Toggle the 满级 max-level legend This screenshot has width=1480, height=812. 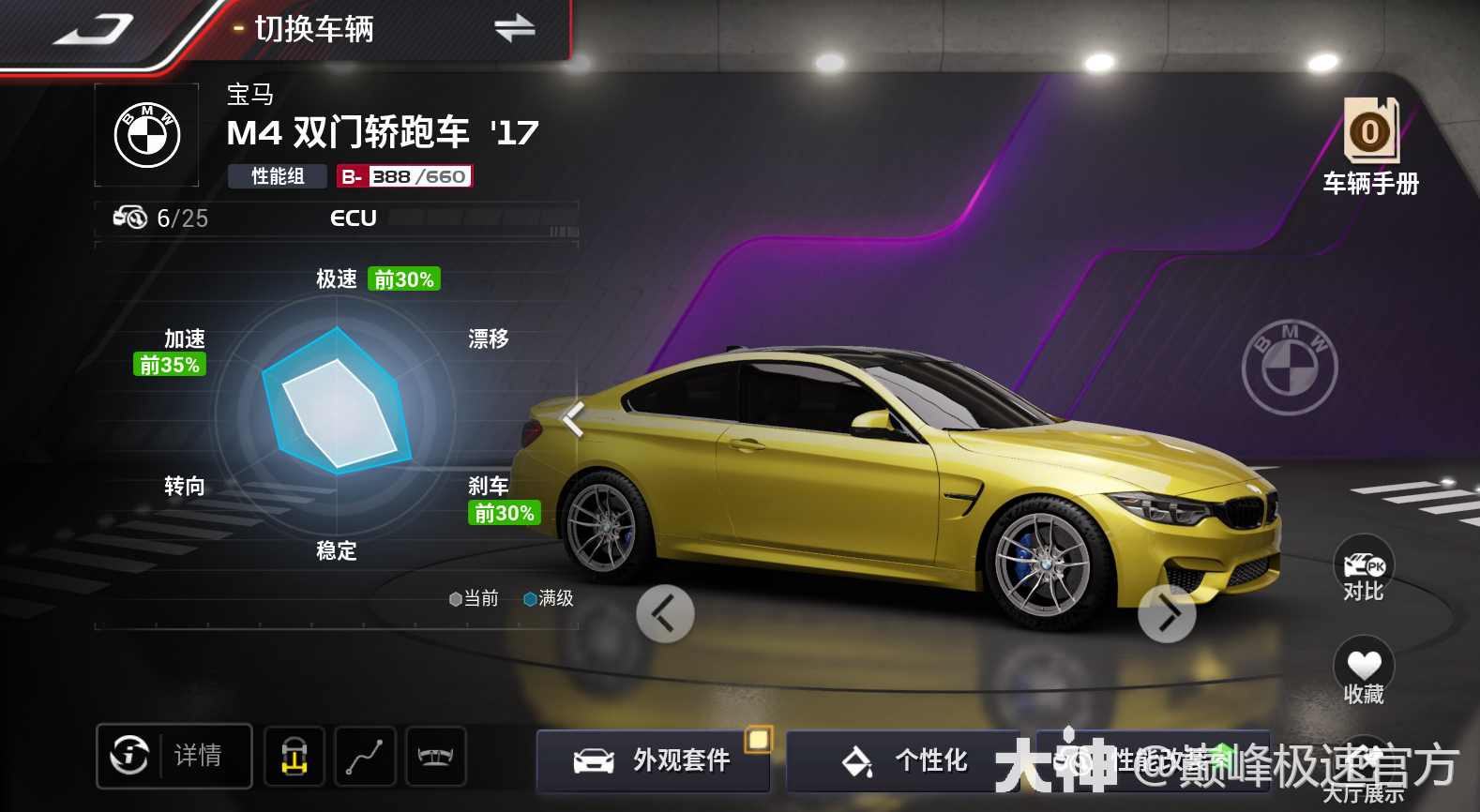coord(548,599)
